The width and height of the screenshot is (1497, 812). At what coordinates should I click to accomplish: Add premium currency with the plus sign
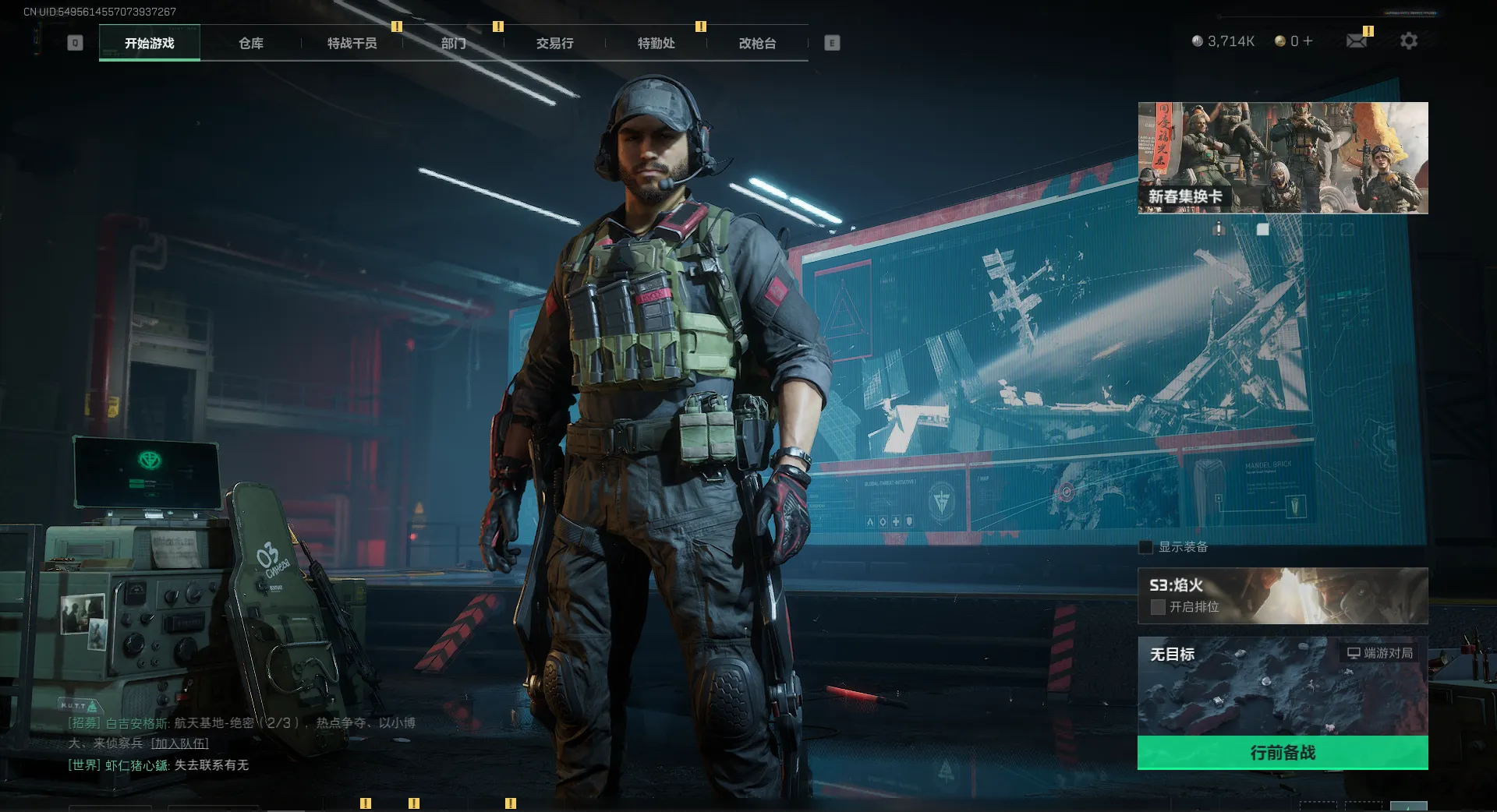point(1308,41)
